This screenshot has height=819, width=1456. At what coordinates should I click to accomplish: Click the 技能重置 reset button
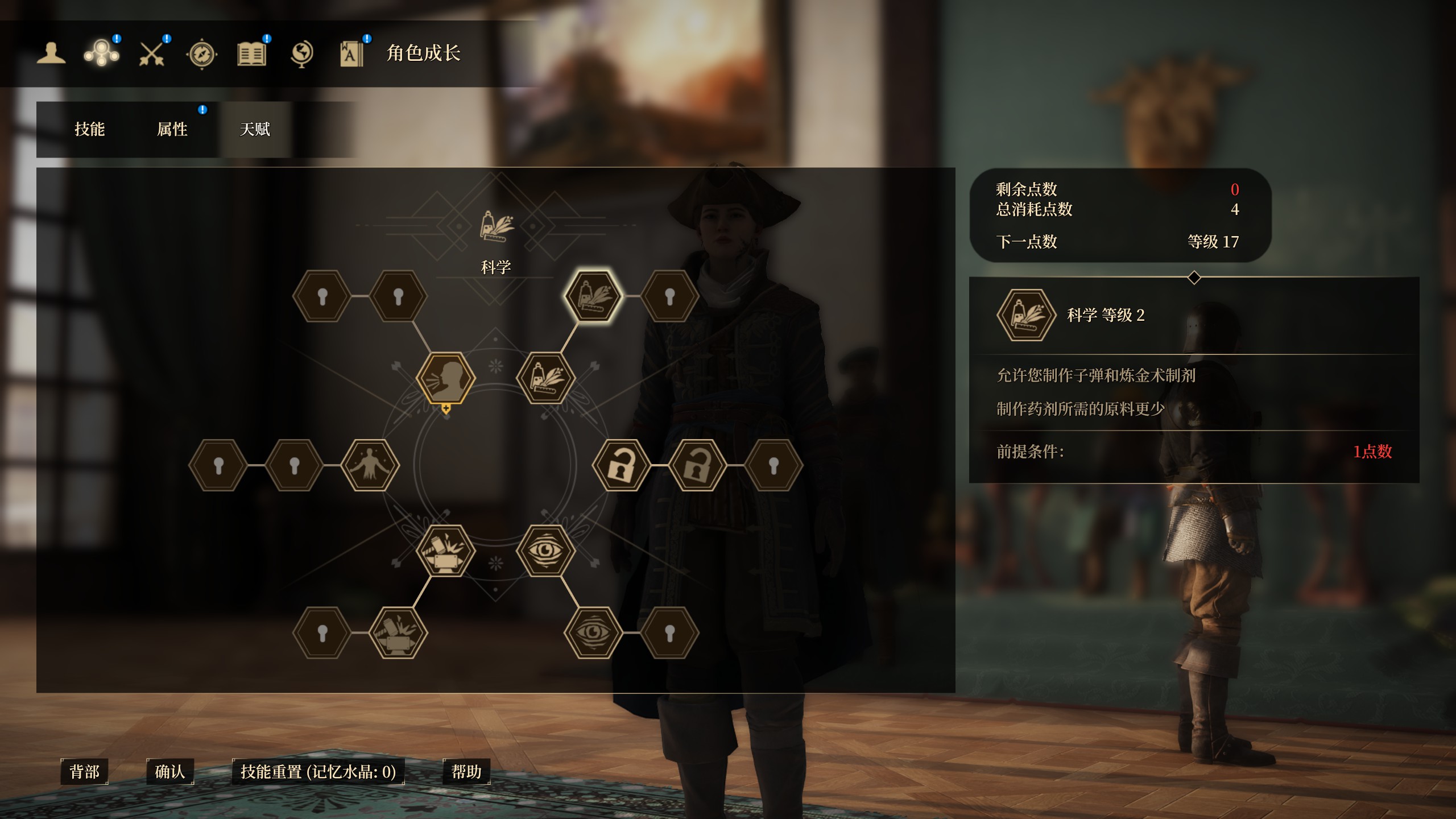318,772
